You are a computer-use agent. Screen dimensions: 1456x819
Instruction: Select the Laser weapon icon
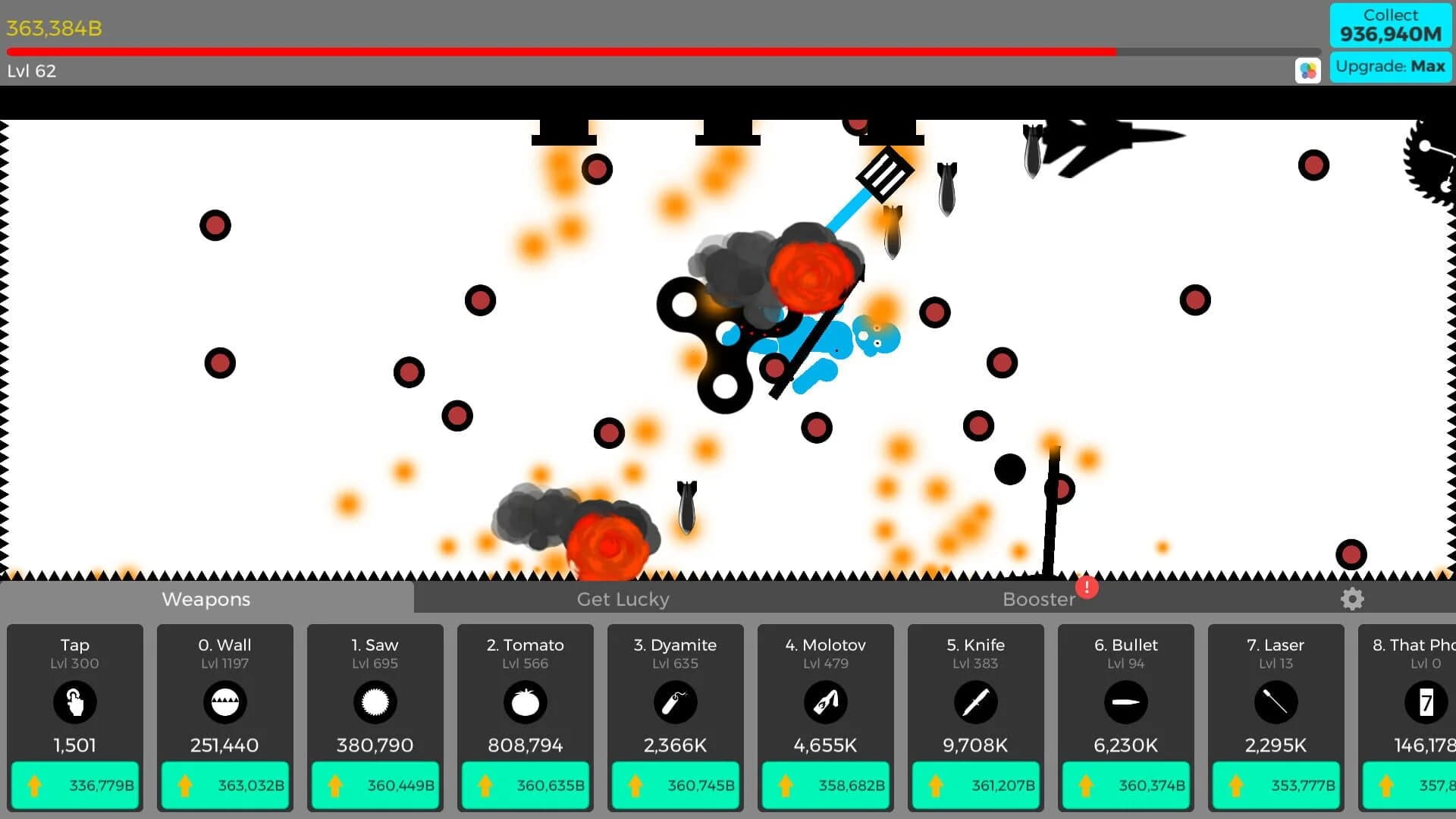[x=1276, y=702]
